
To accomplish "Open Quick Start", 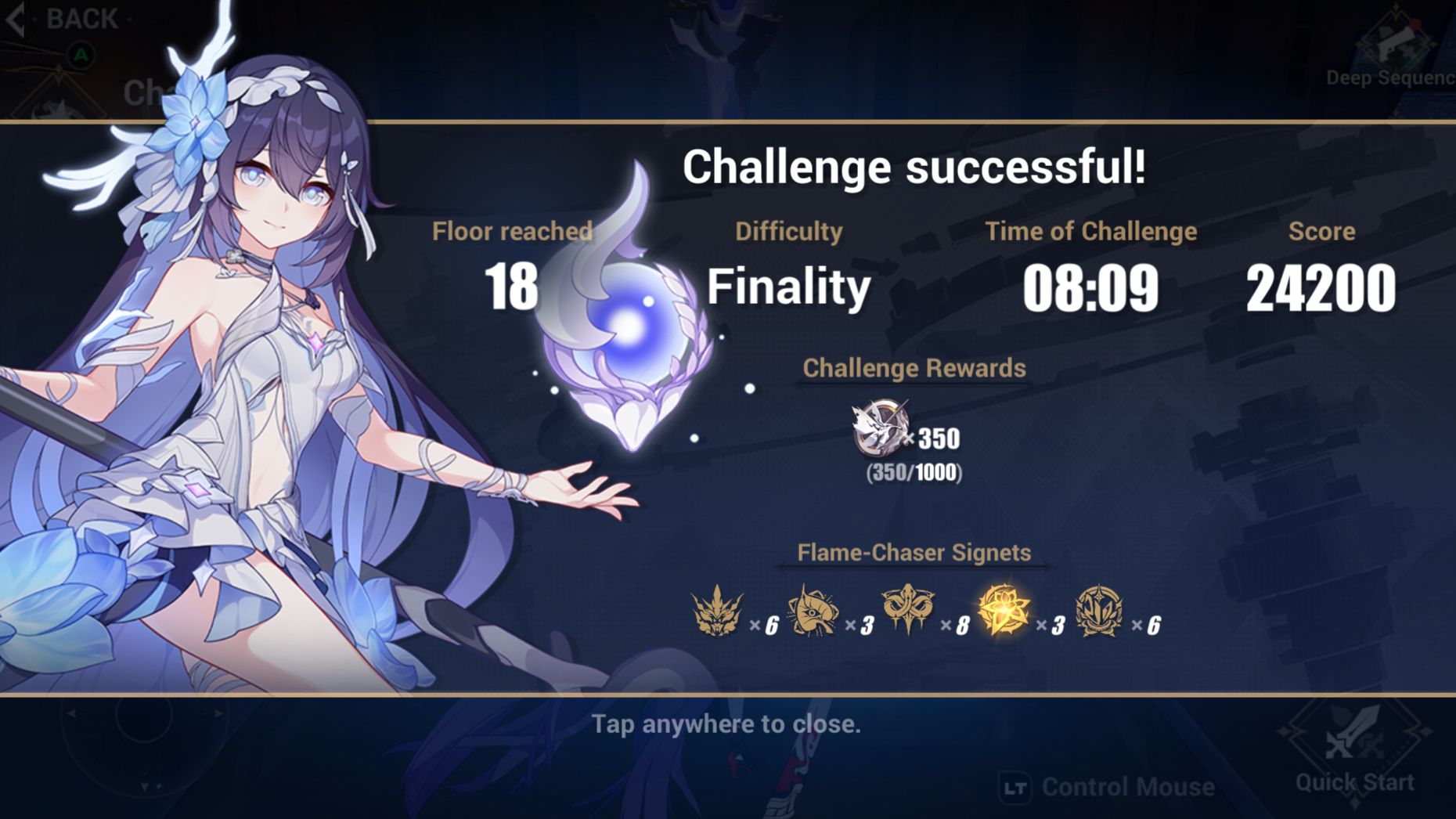I will click(x=1356, y=781).
